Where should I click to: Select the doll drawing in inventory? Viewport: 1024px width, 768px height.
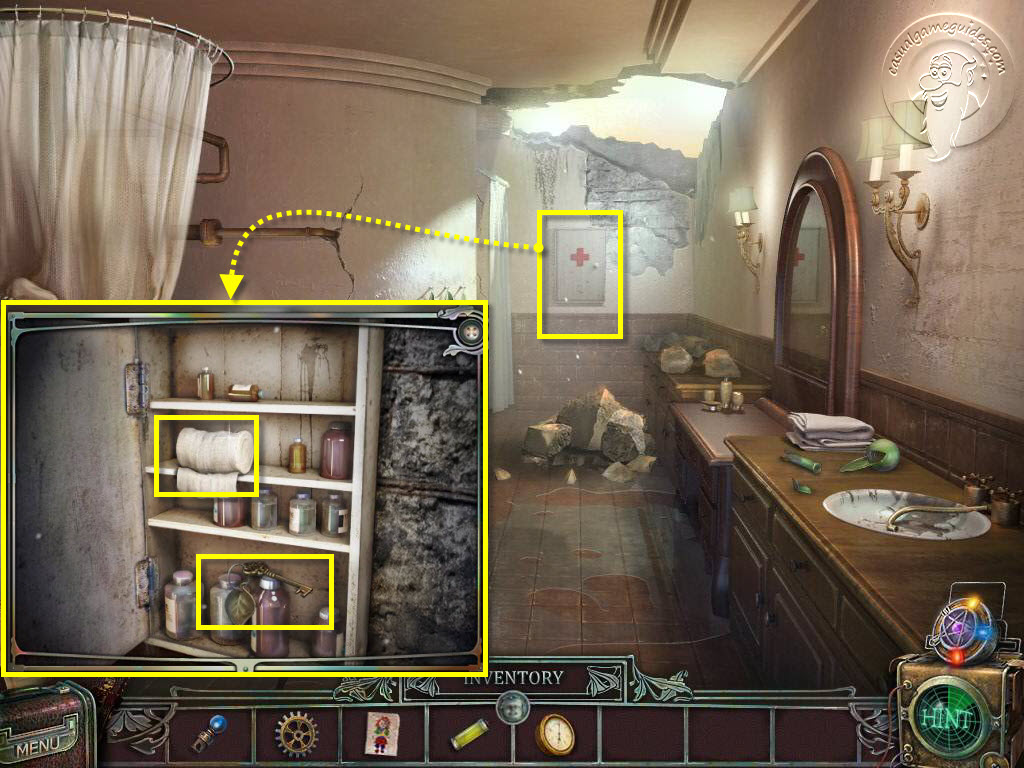(x=381, y=735)
